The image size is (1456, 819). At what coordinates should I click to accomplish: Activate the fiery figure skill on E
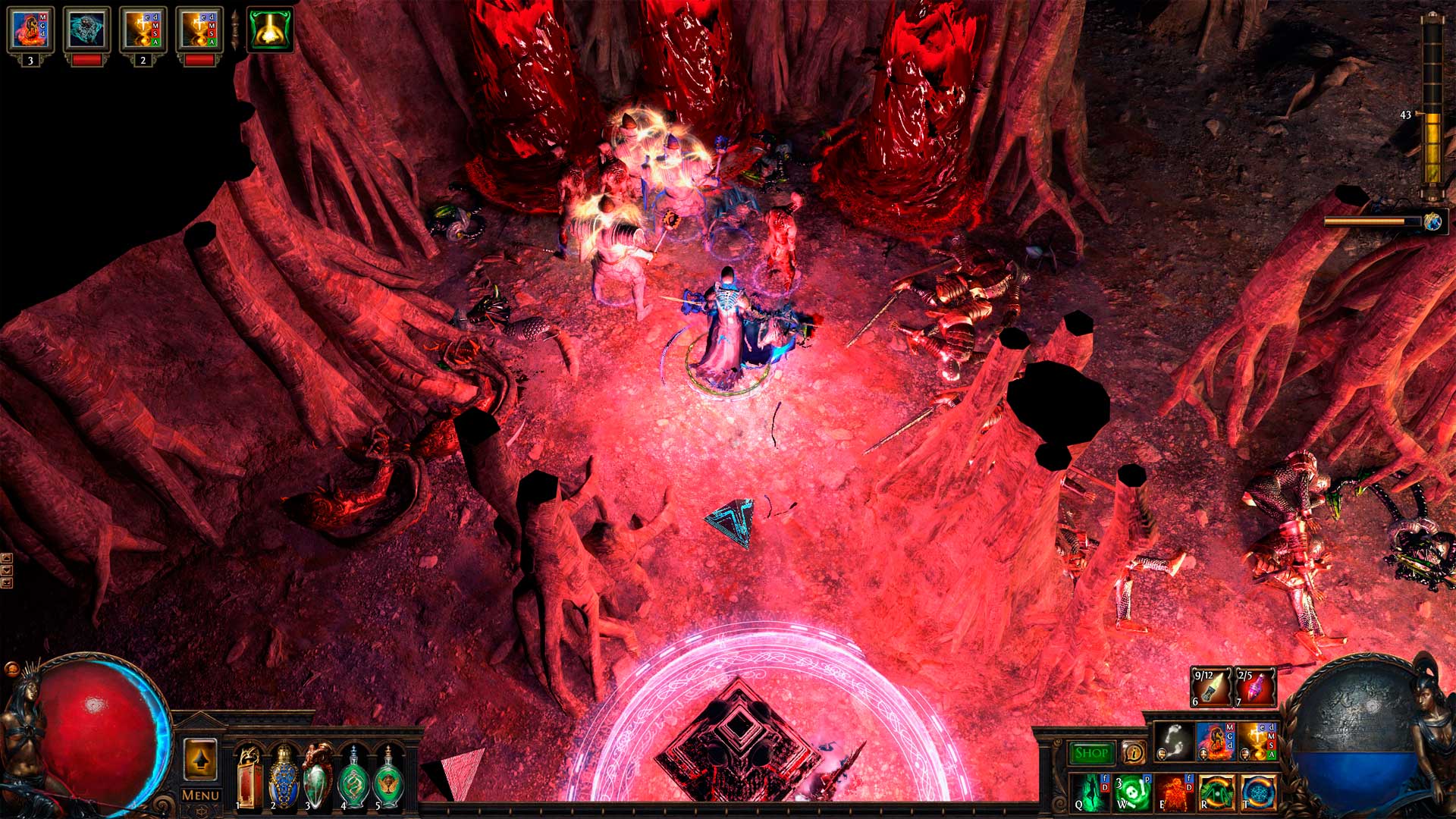[1172, 792]
